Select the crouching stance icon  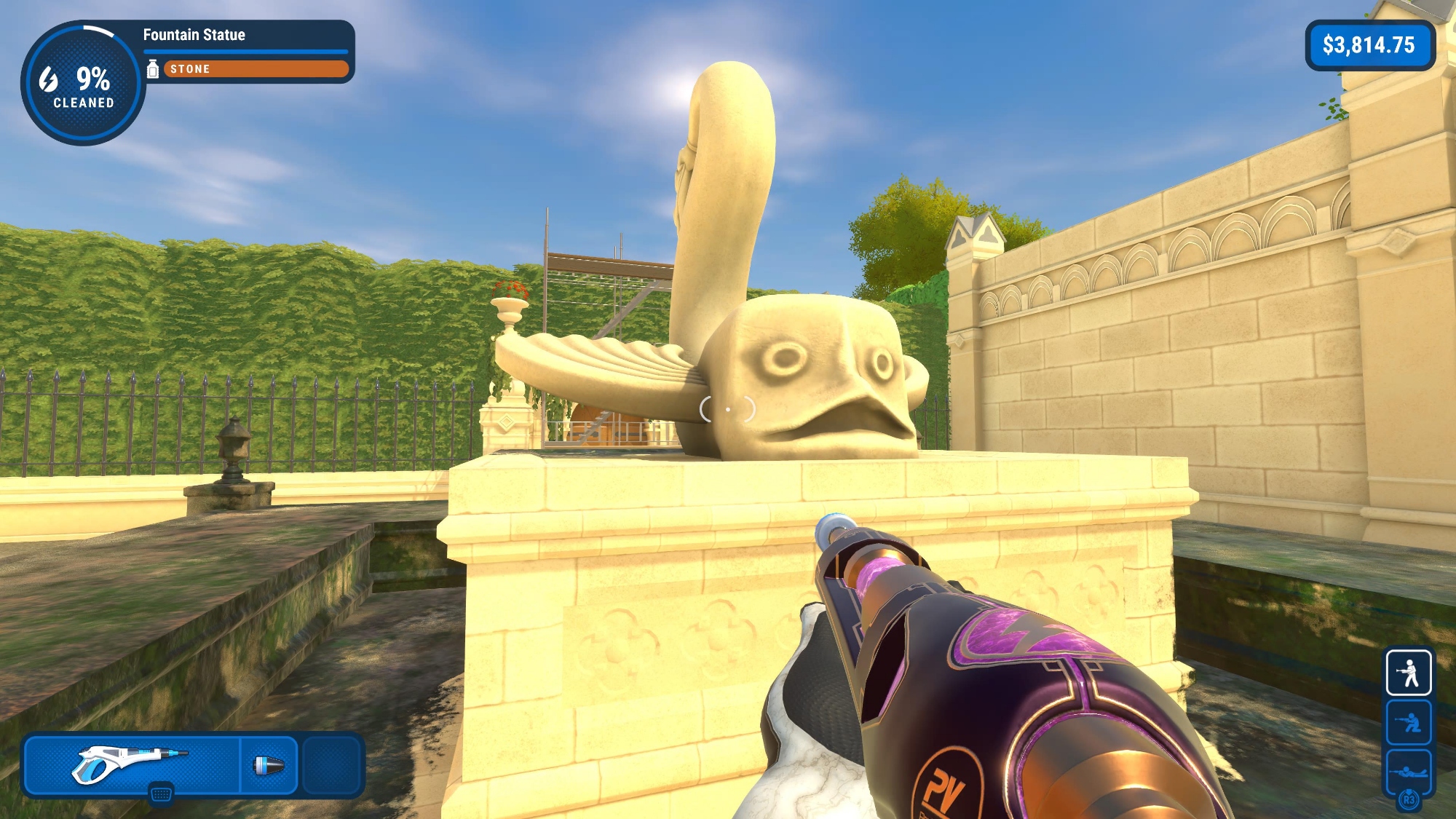coord(1409,722)
